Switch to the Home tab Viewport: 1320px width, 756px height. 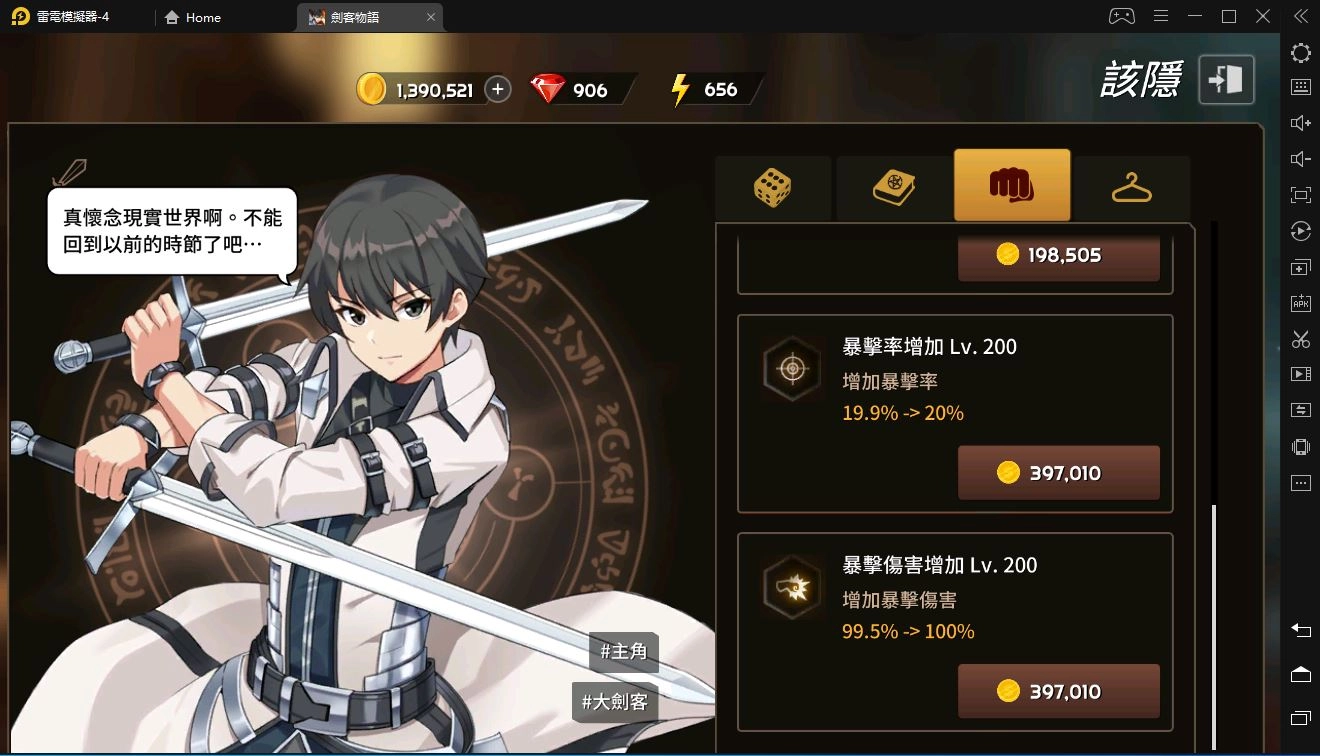click(x=193, y=17)
